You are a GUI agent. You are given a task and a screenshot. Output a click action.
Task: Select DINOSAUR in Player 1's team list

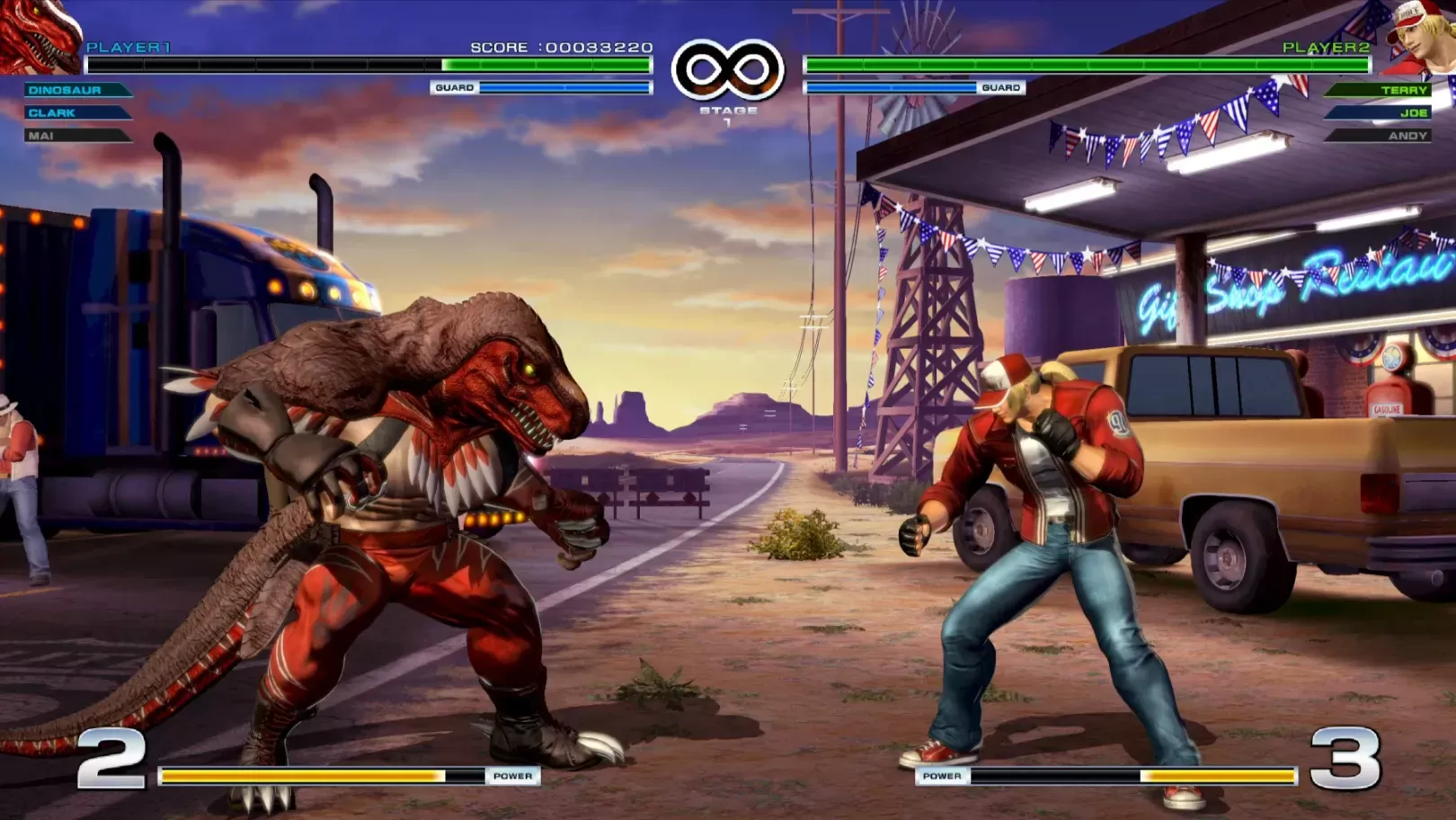coord(66,90)
